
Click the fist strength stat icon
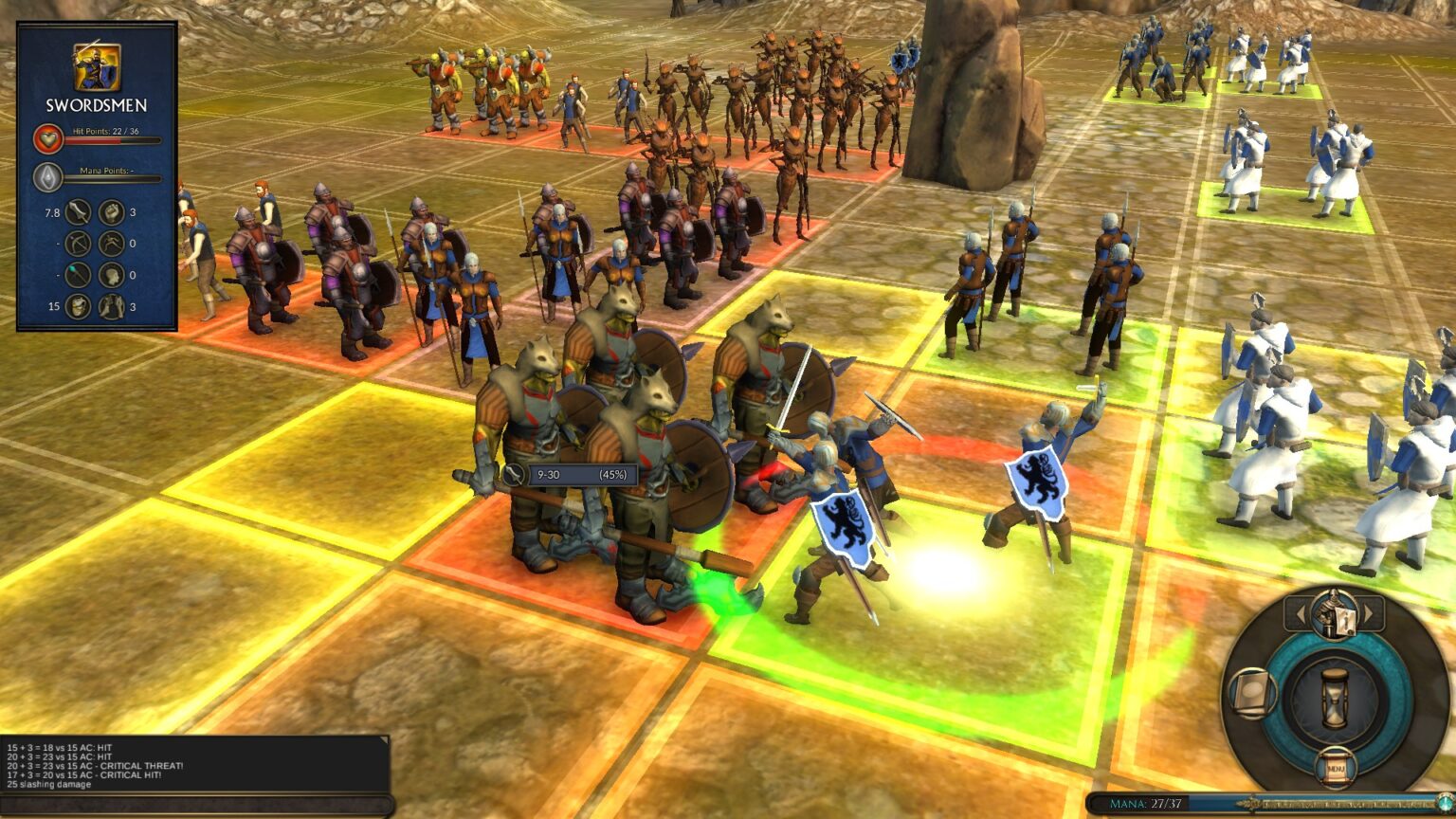[x=112, y=212]
